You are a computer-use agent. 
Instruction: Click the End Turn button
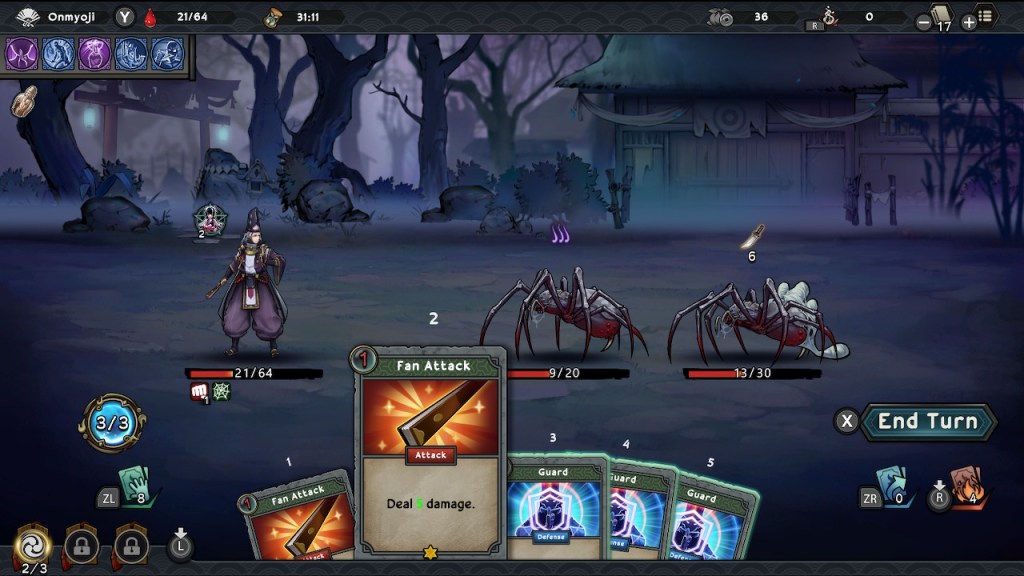point(928,421)
